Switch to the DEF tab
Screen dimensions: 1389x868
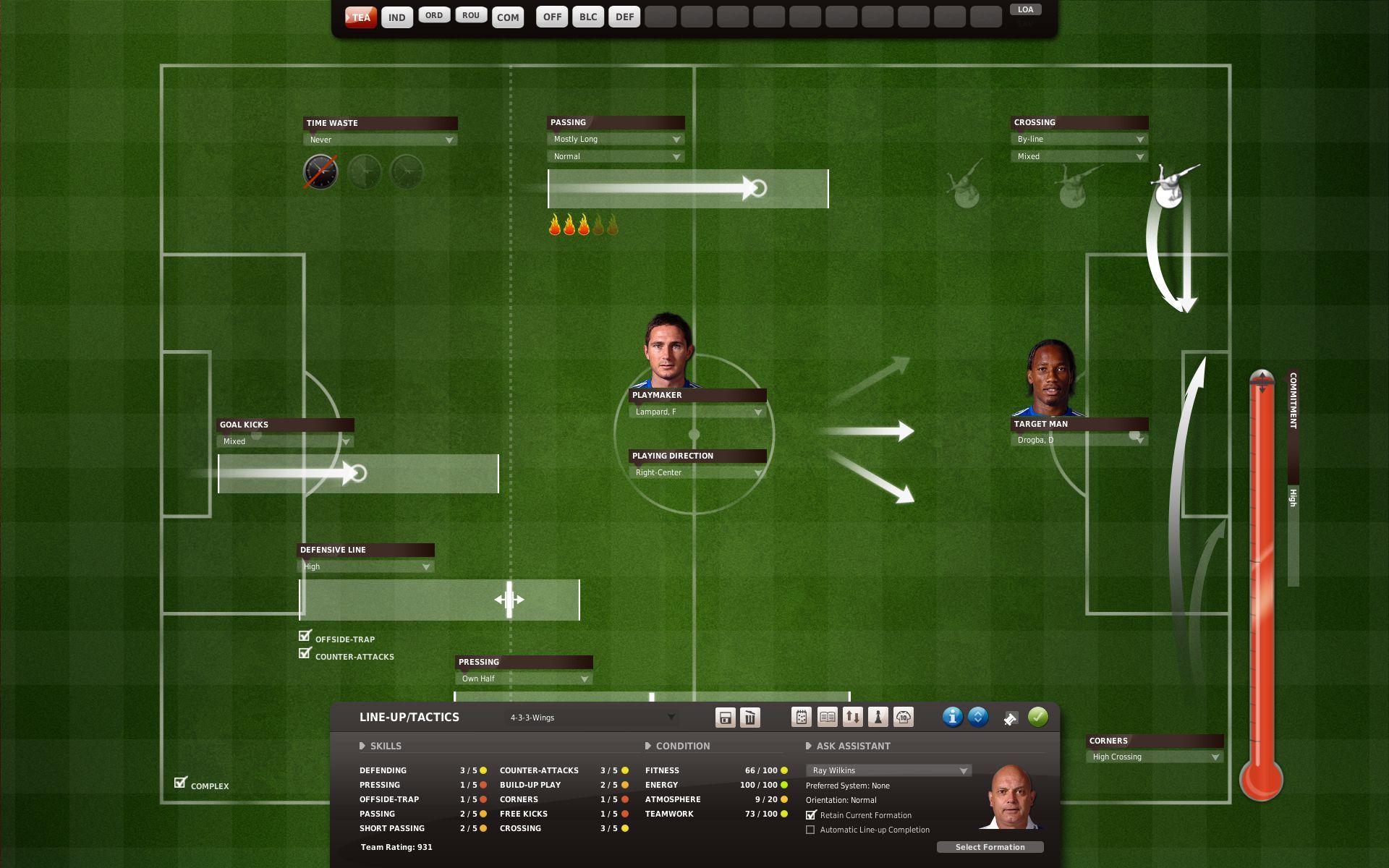(x=624, y=16)
